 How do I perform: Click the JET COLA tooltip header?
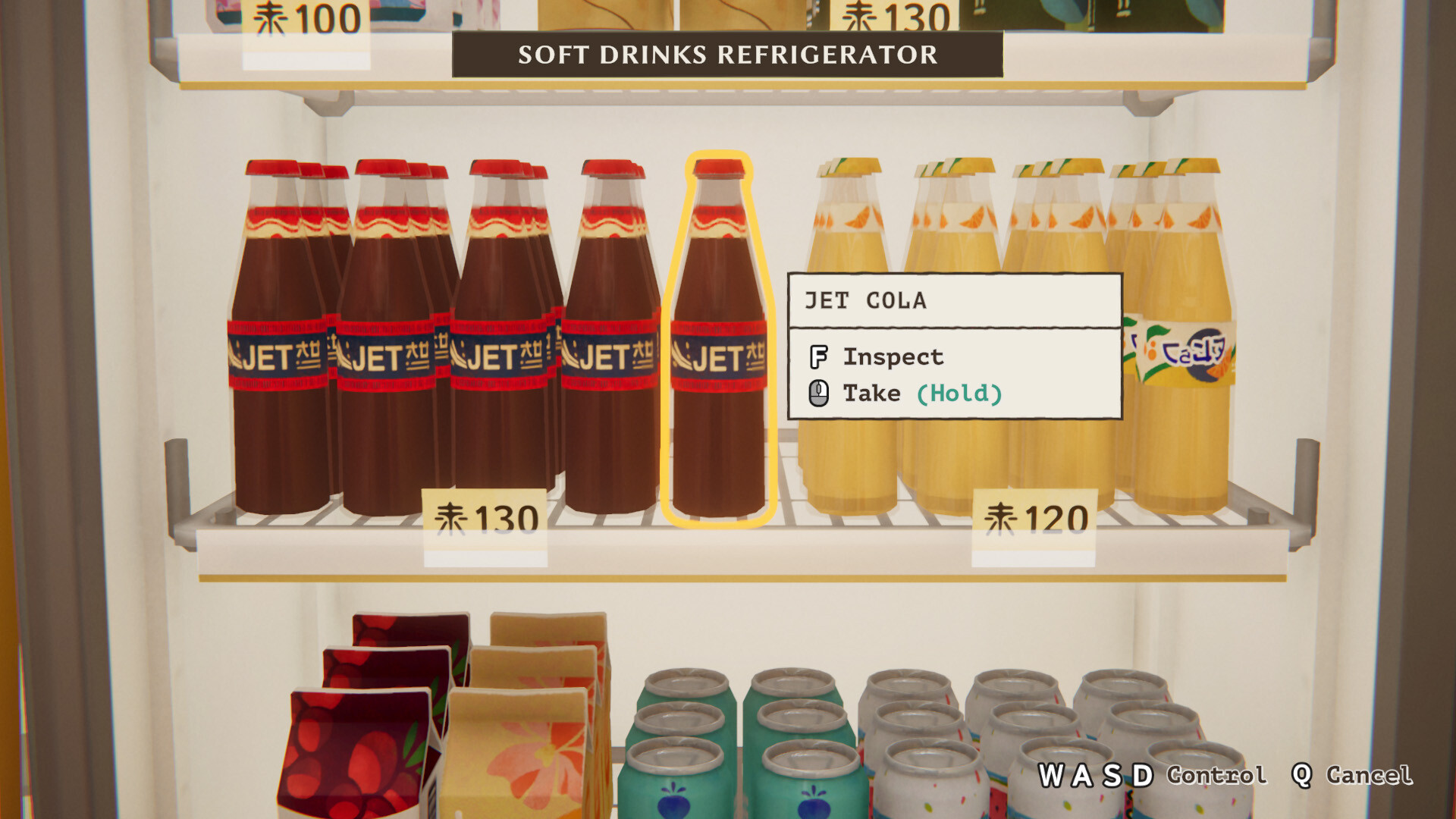tap(864, 300)
